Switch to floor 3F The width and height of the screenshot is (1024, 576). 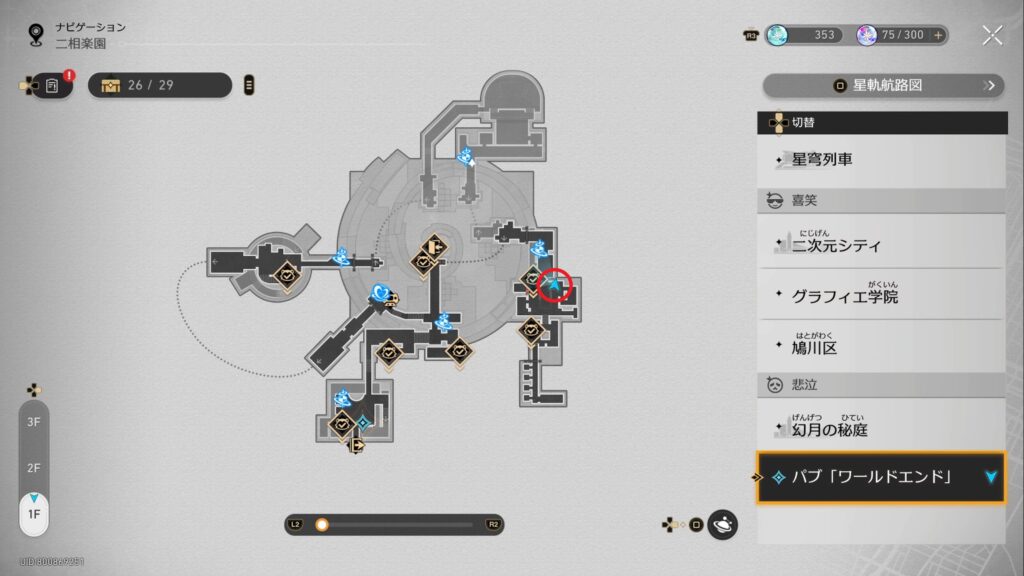point(33,422)
